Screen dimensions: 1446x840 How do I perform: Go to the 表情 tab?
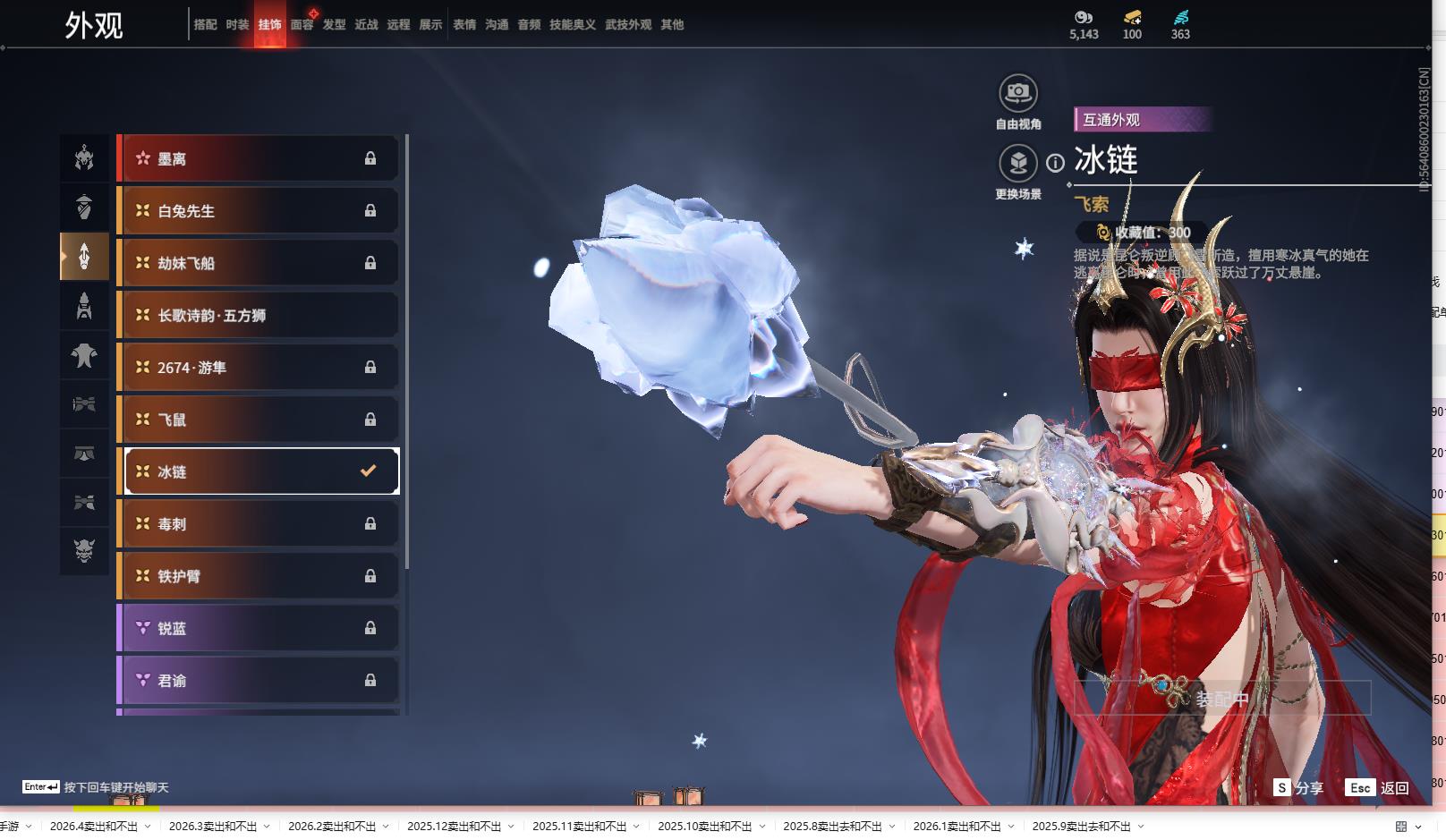pos(464,25)
